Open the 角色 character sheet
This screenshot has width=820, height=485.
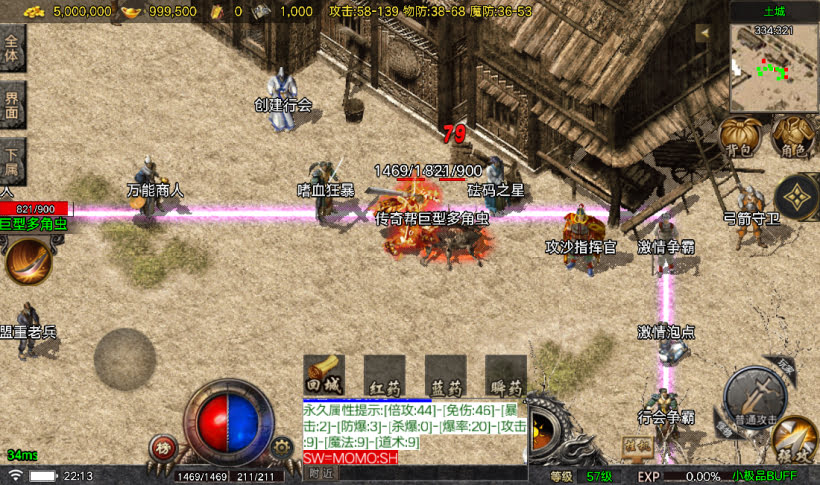point(793,136)
